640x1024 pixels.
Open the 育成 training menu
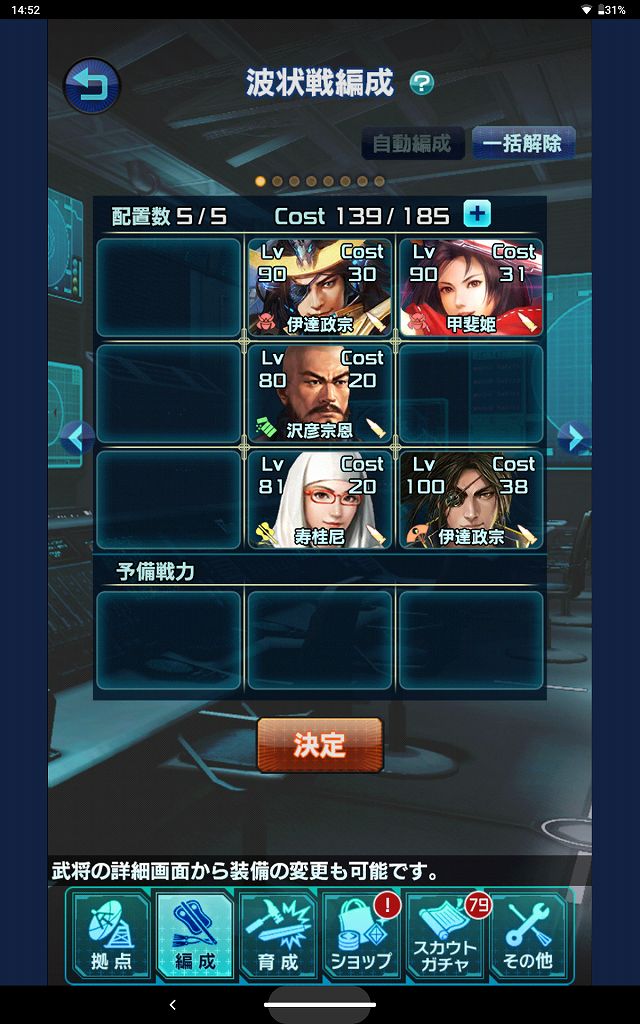point(278,936)
